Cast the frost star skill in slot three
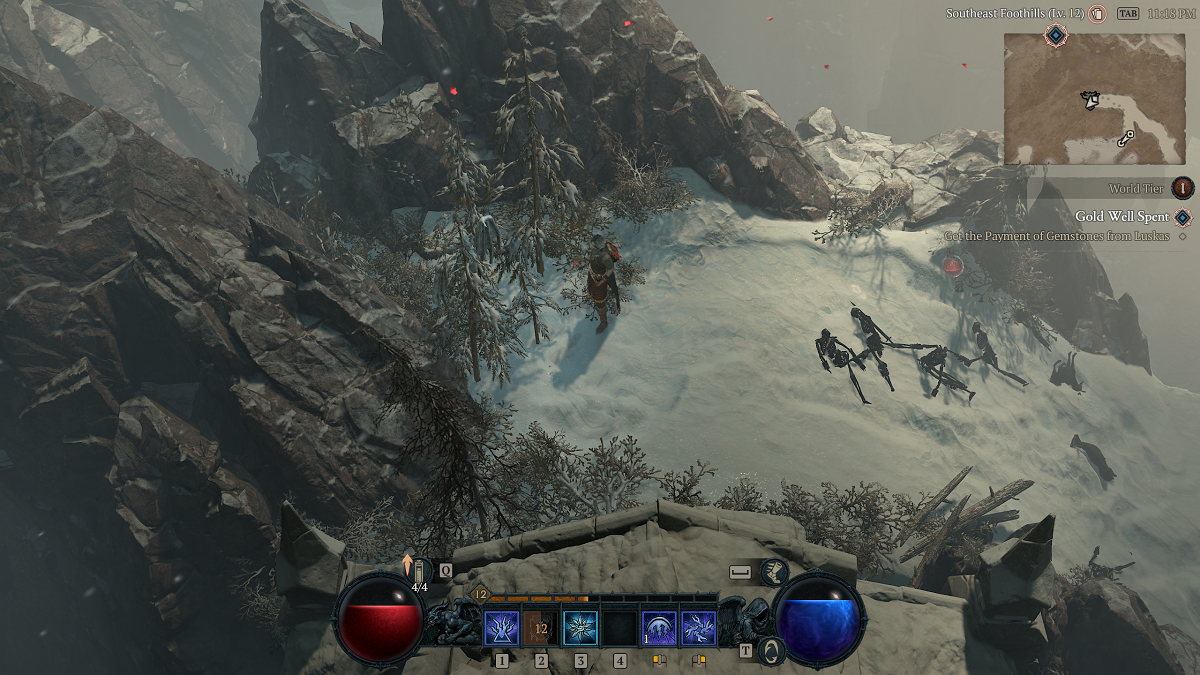 click(x=580, y=628)
